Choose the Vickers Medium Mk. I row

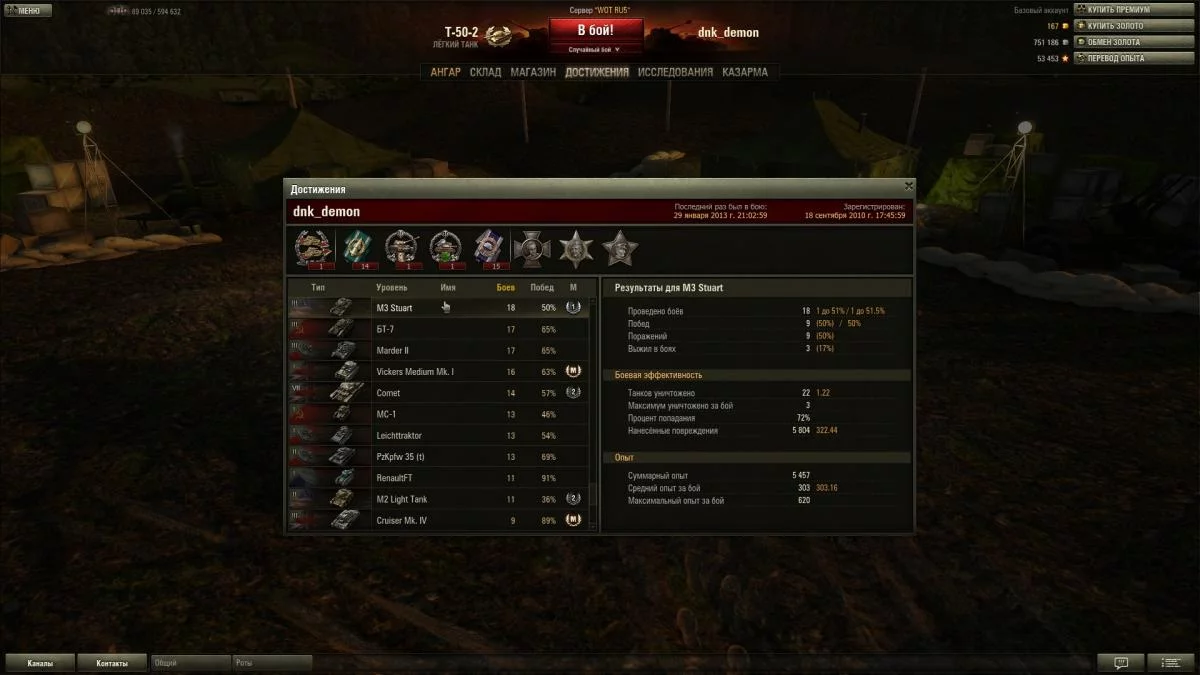click(438, 372)
